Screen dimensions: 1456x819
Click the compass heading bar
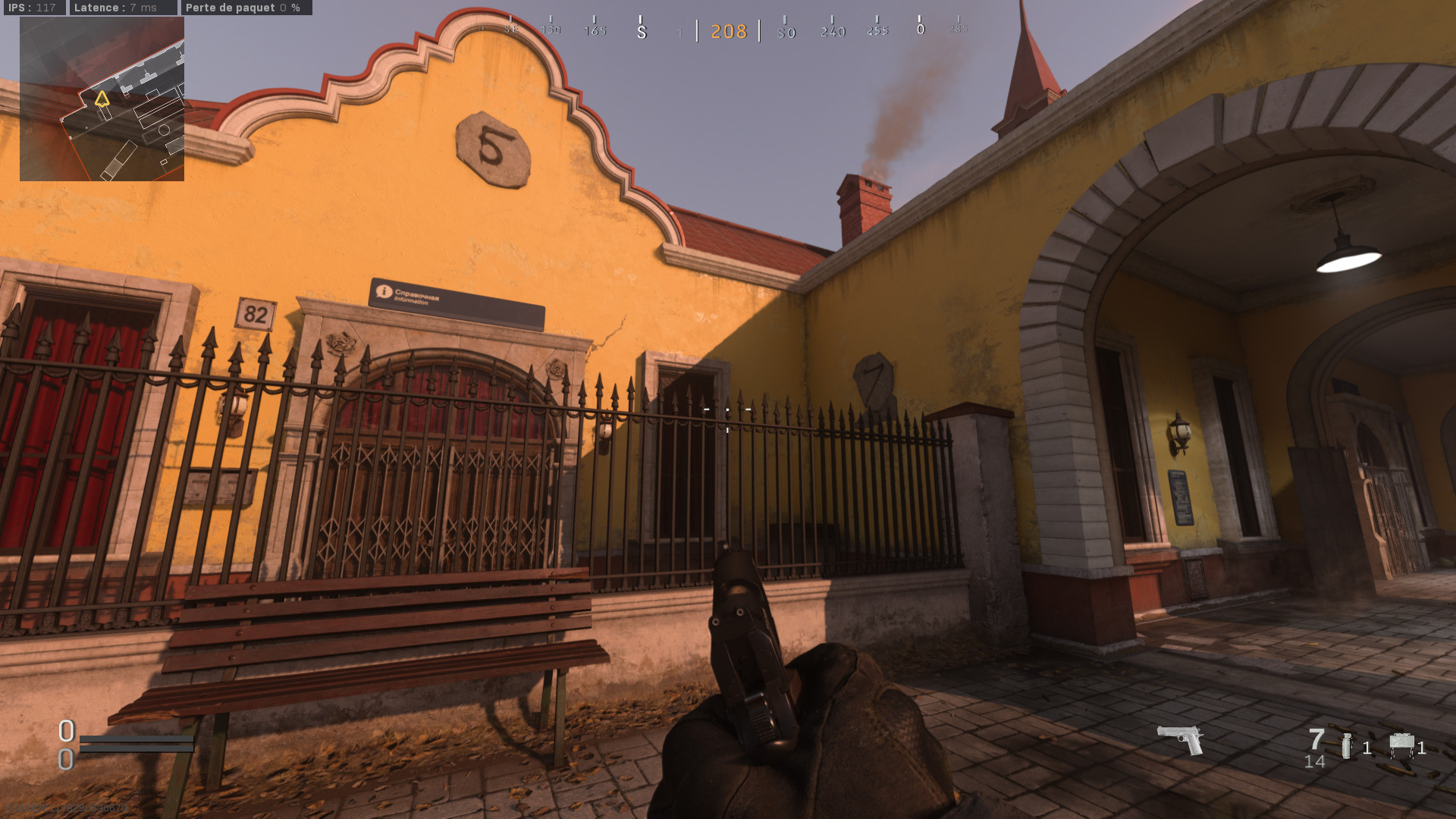(728, 30)
